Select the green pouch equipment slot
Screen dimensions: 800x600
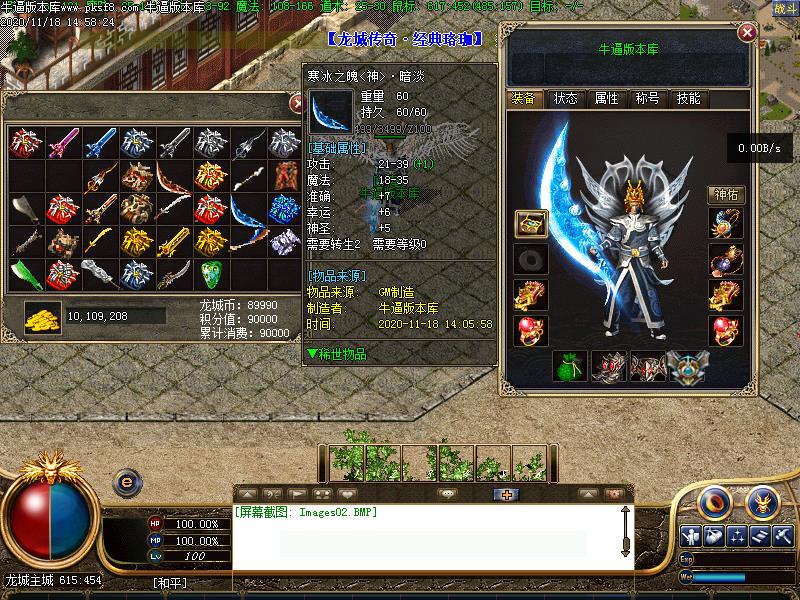pyautogui.click(x=569, y=368)
